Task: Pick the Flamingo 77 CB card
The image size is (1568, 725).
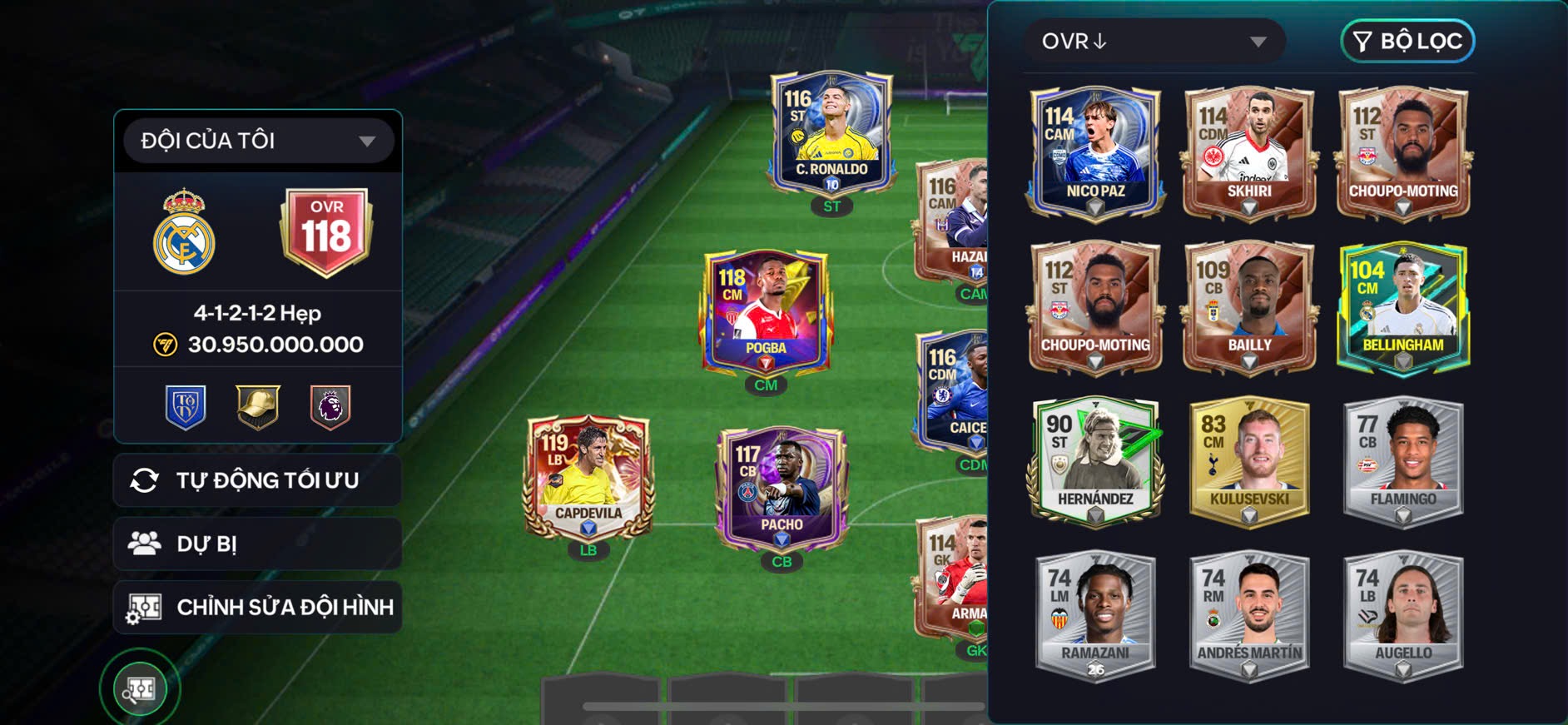Action: (1403, 460)
